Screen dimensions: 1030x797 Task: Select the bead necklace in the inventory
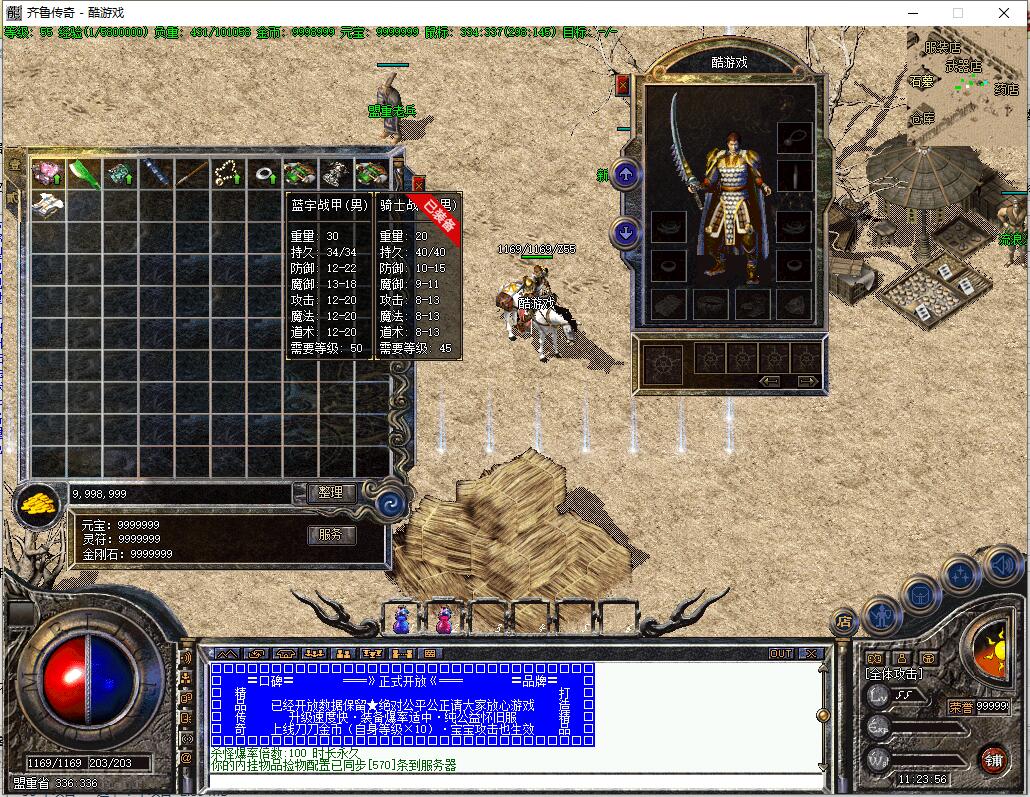pos(228,173)
